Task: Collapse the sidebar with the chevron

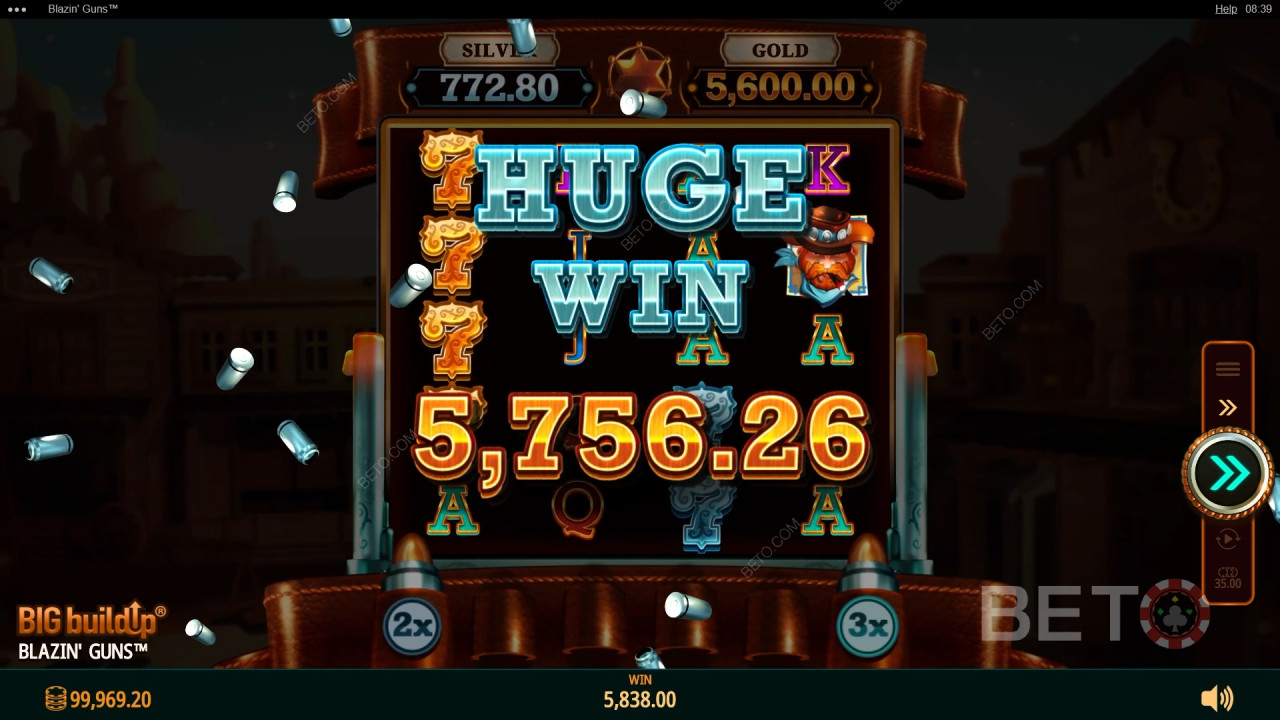Action: 1228,406
